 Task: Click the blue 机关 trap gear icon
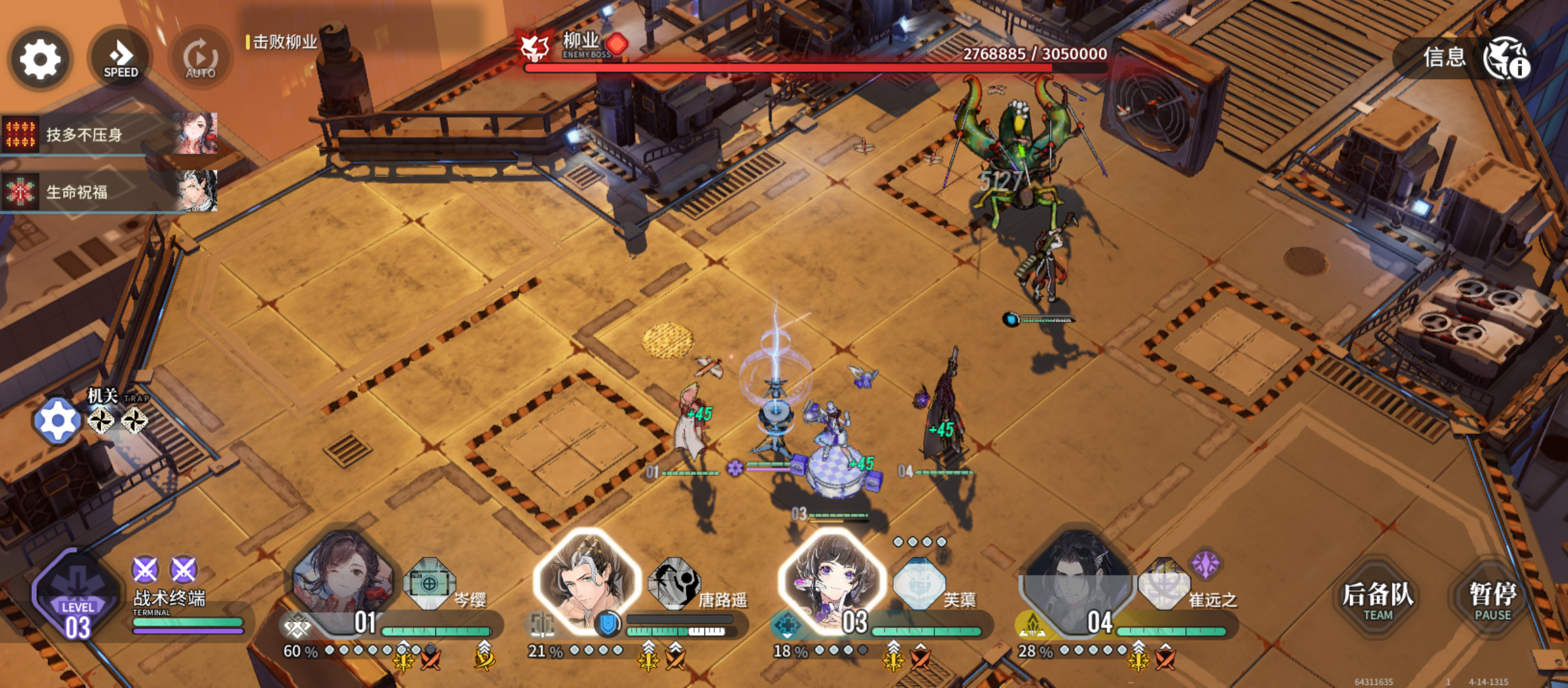click(57, 420)
